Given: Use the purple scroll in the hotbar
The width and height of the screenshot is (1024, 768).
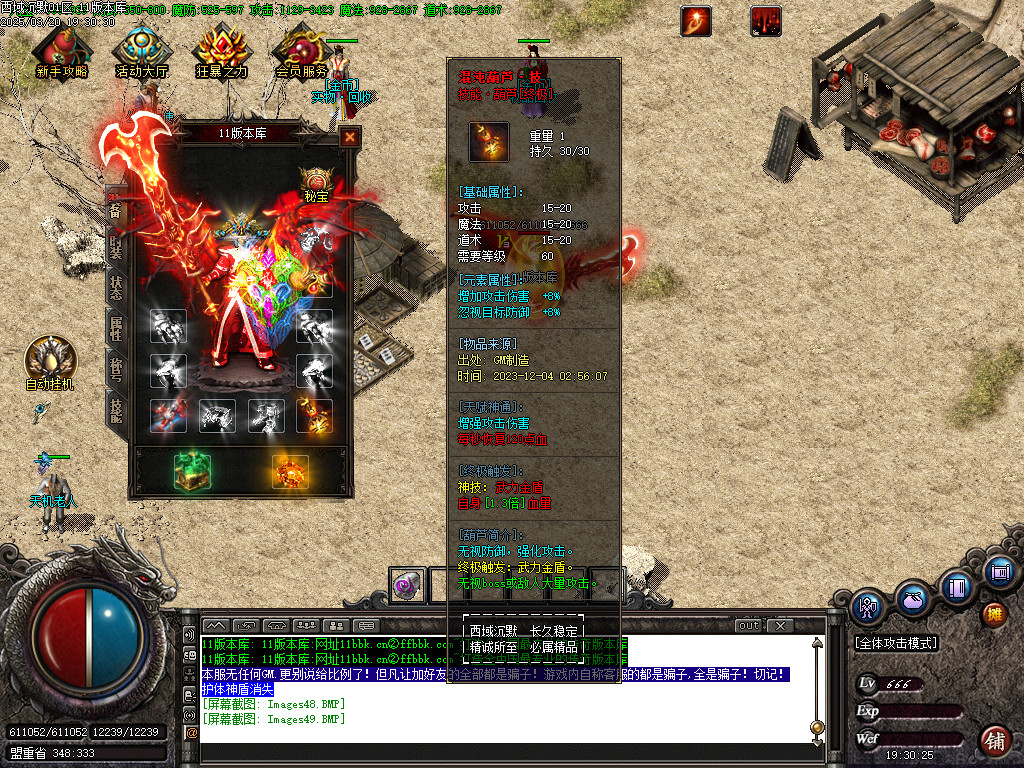Looking at the screenshot, I should tap(407, 585).
